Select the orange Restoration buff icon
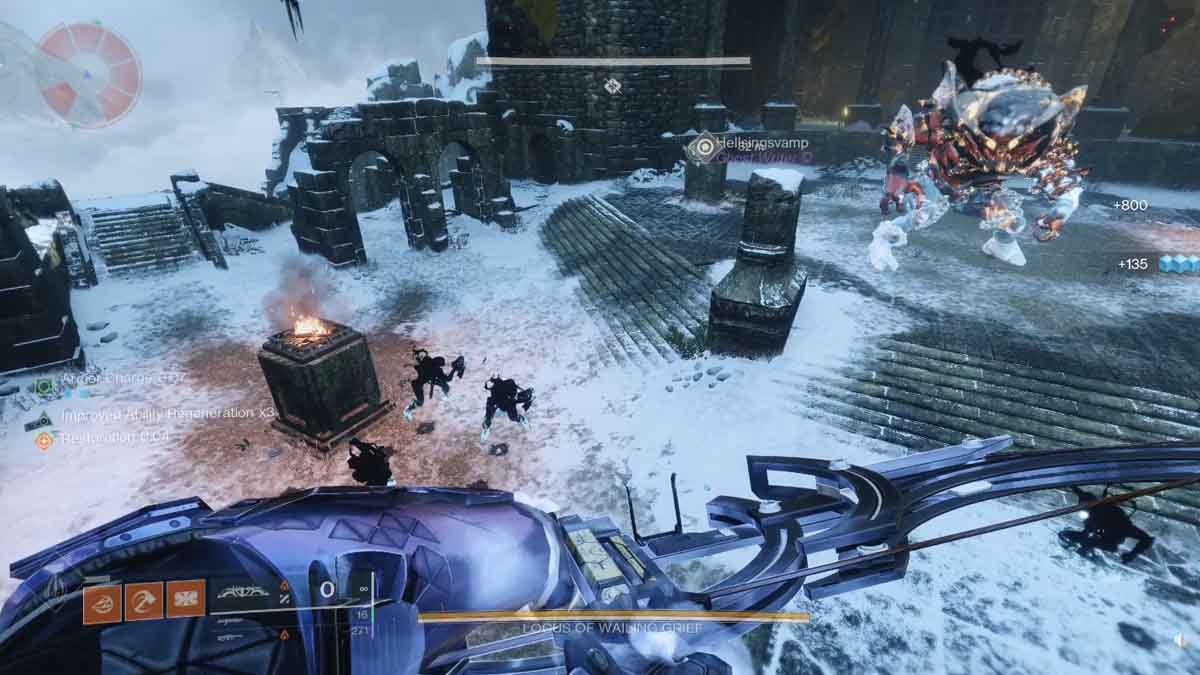 [43, 440]
